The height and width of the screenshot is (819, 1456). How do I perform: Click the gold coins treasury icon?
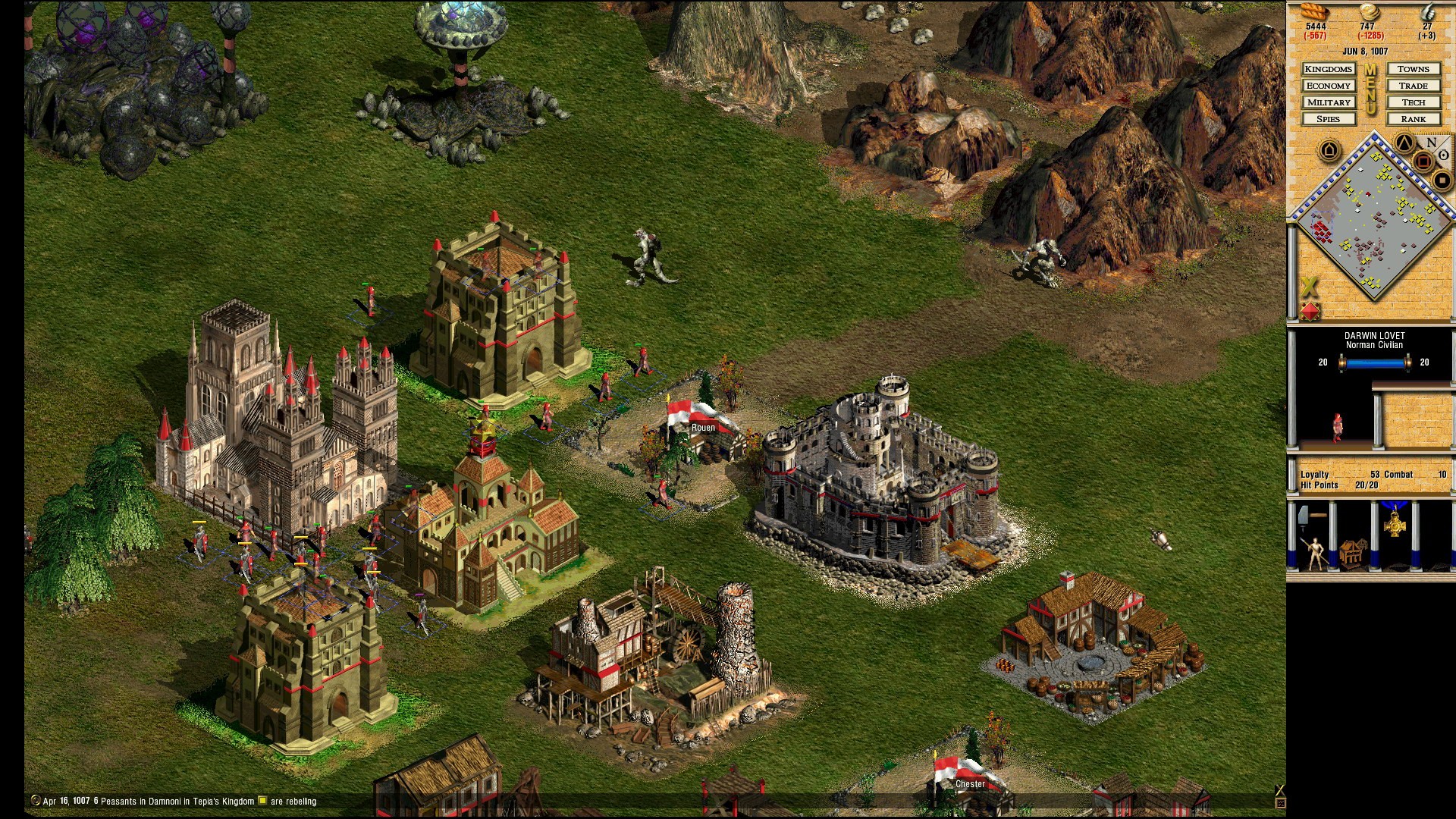pos(1369,11)
